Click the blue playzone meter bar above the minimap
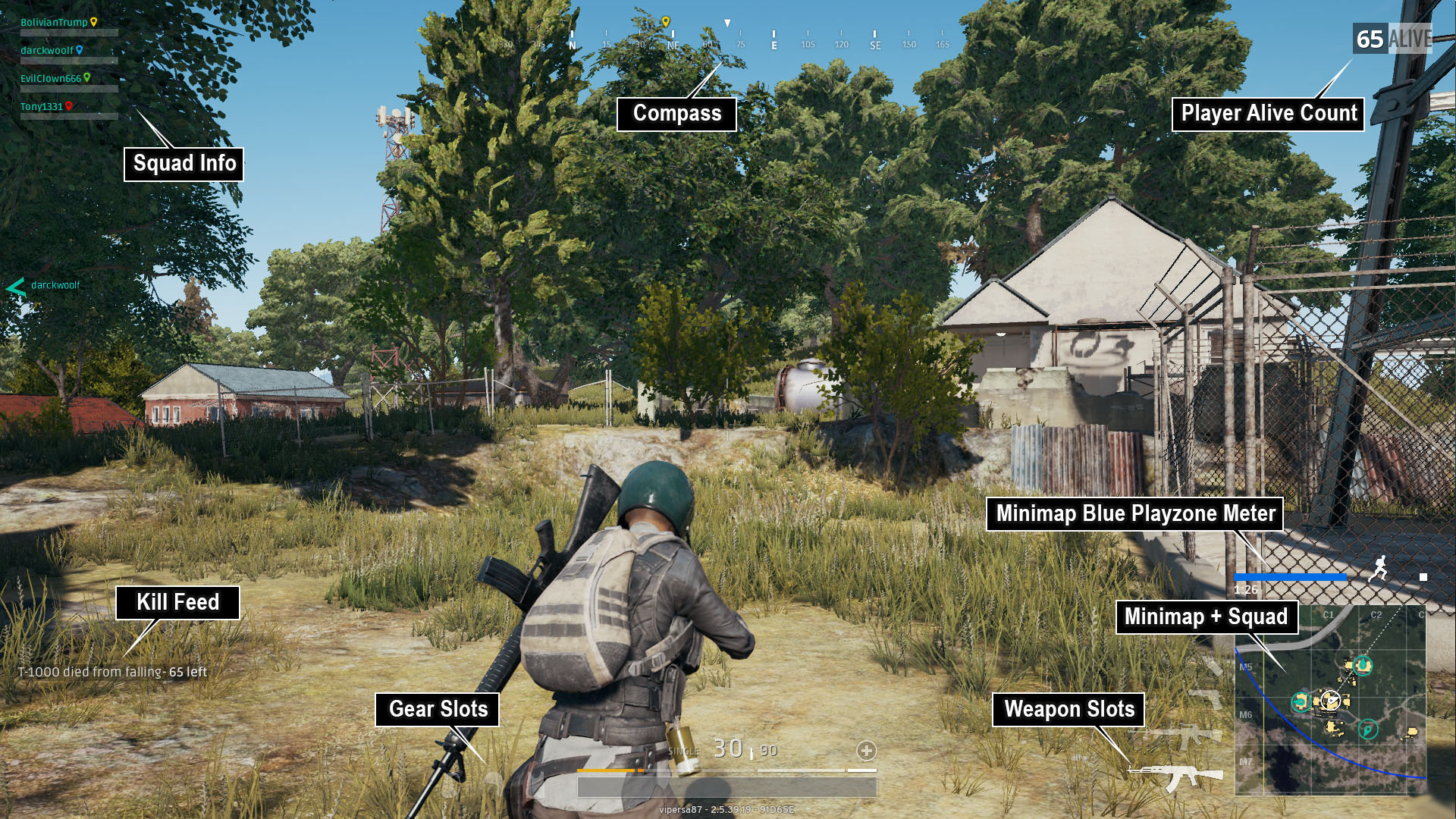This screenshot has width=1456, height=819. [x=1290, y=576]
